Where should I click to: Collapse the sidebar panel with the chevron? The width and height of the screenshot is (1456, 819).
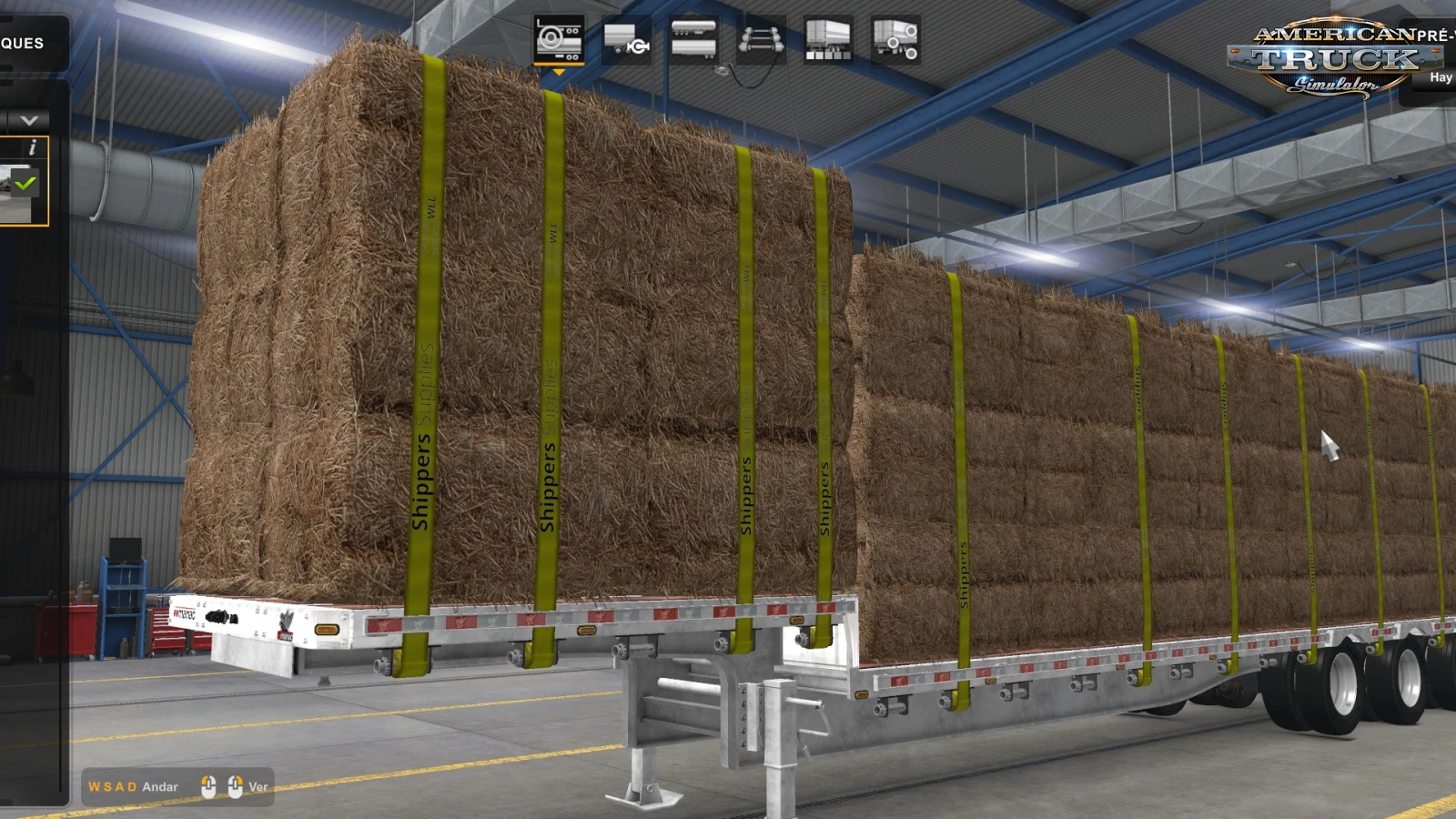pyautogui.click(x=27, y=118)
